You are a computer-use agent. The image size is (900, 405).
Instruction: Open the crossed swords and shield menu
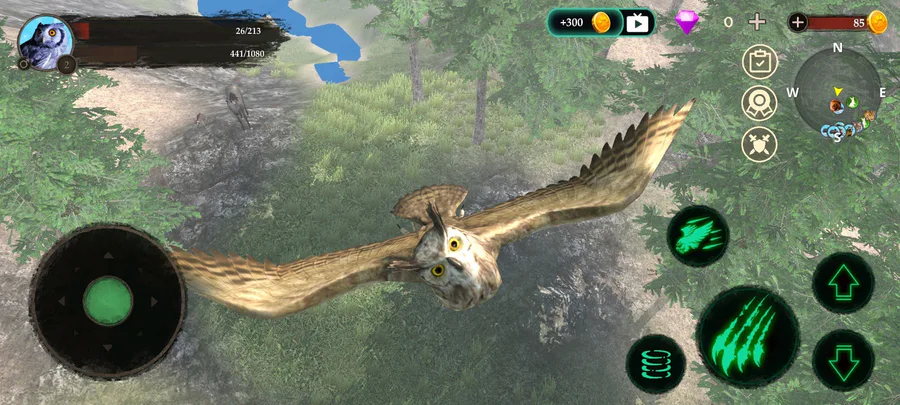point(760,144)
